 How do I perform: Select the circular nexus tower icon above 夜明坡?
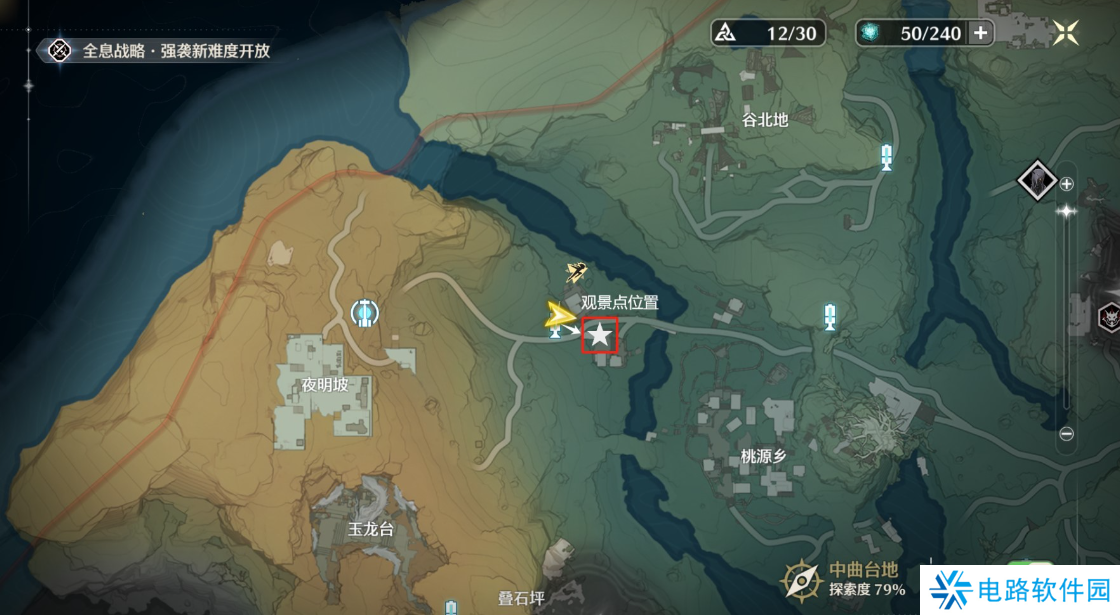coord(366,313)
